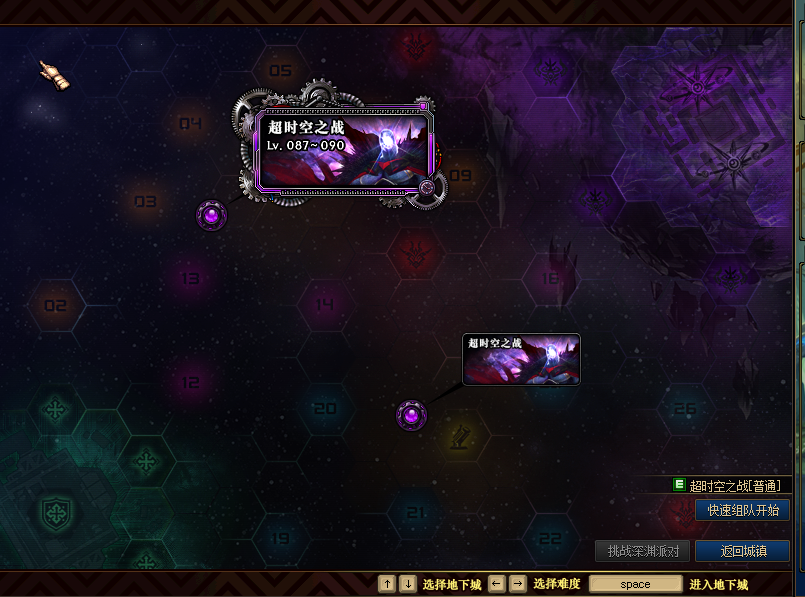This screenshot has height=597, width=805.
Task: Select the purple orb node beside hex 20
Action: pos(411,415)
